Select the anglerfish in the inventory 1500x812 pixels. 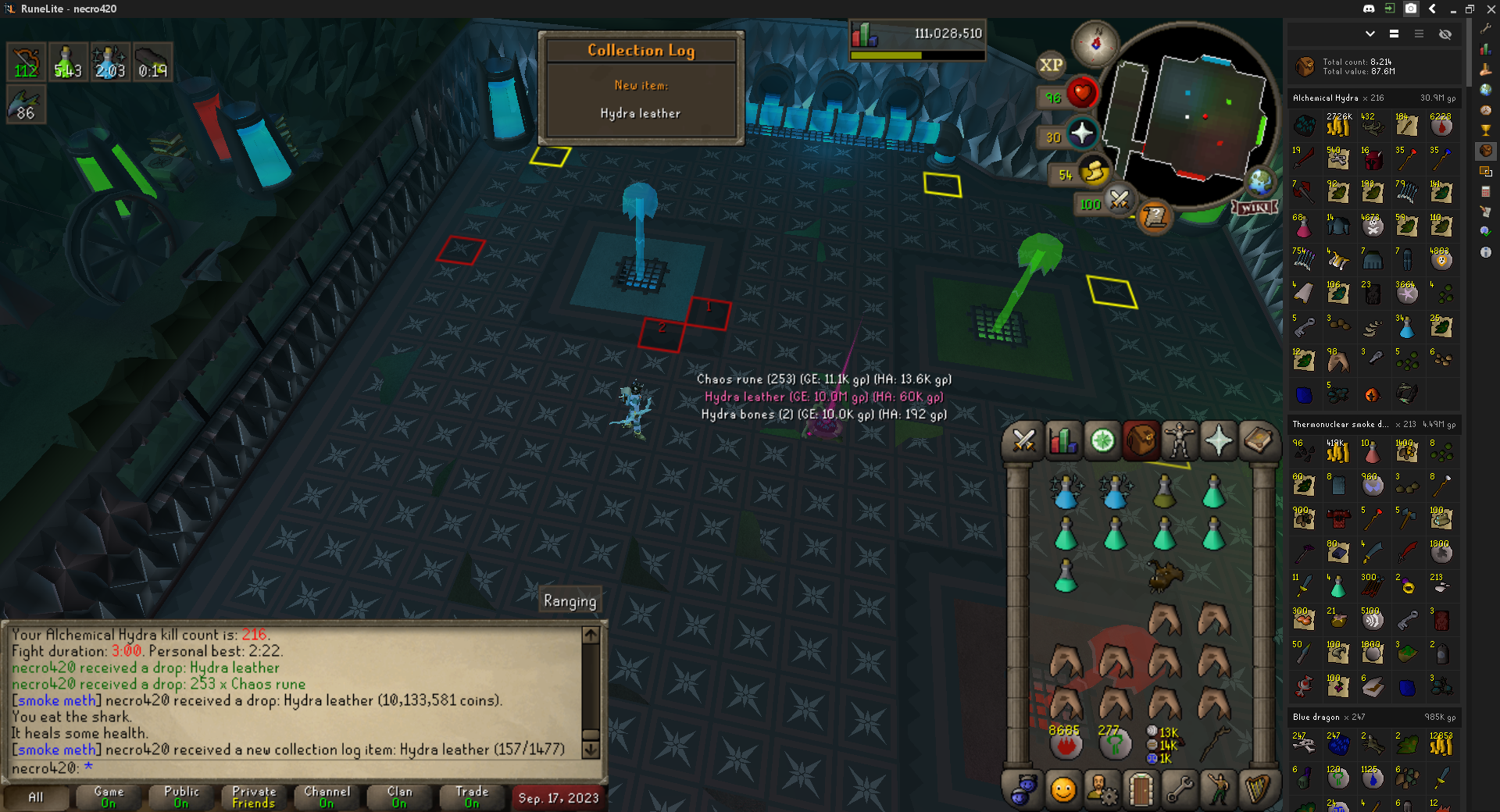[x=1165, y=576]
